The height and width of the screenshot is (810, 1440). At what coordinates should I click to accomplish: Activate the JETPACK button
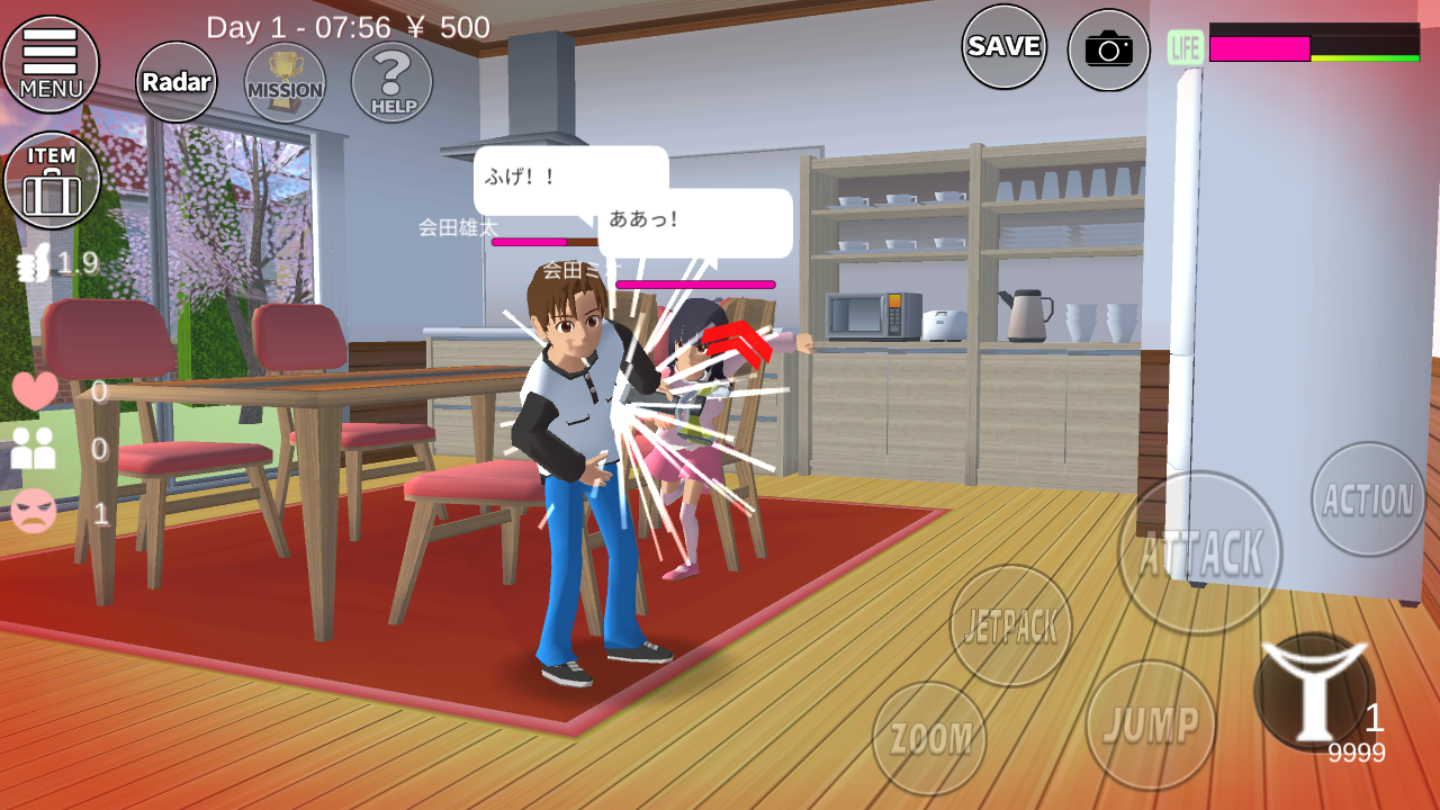click(1010, 626)
